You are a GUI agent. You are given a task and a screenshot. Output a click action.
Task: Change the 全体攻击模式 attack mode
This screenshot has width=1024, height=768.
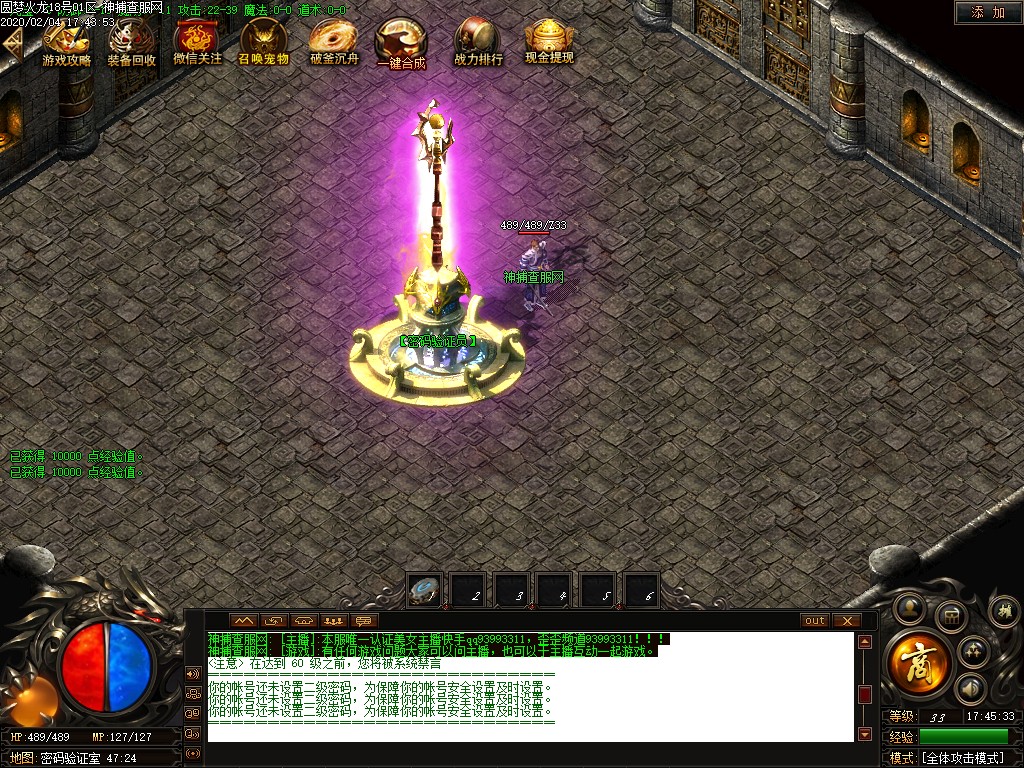point(962,758)
